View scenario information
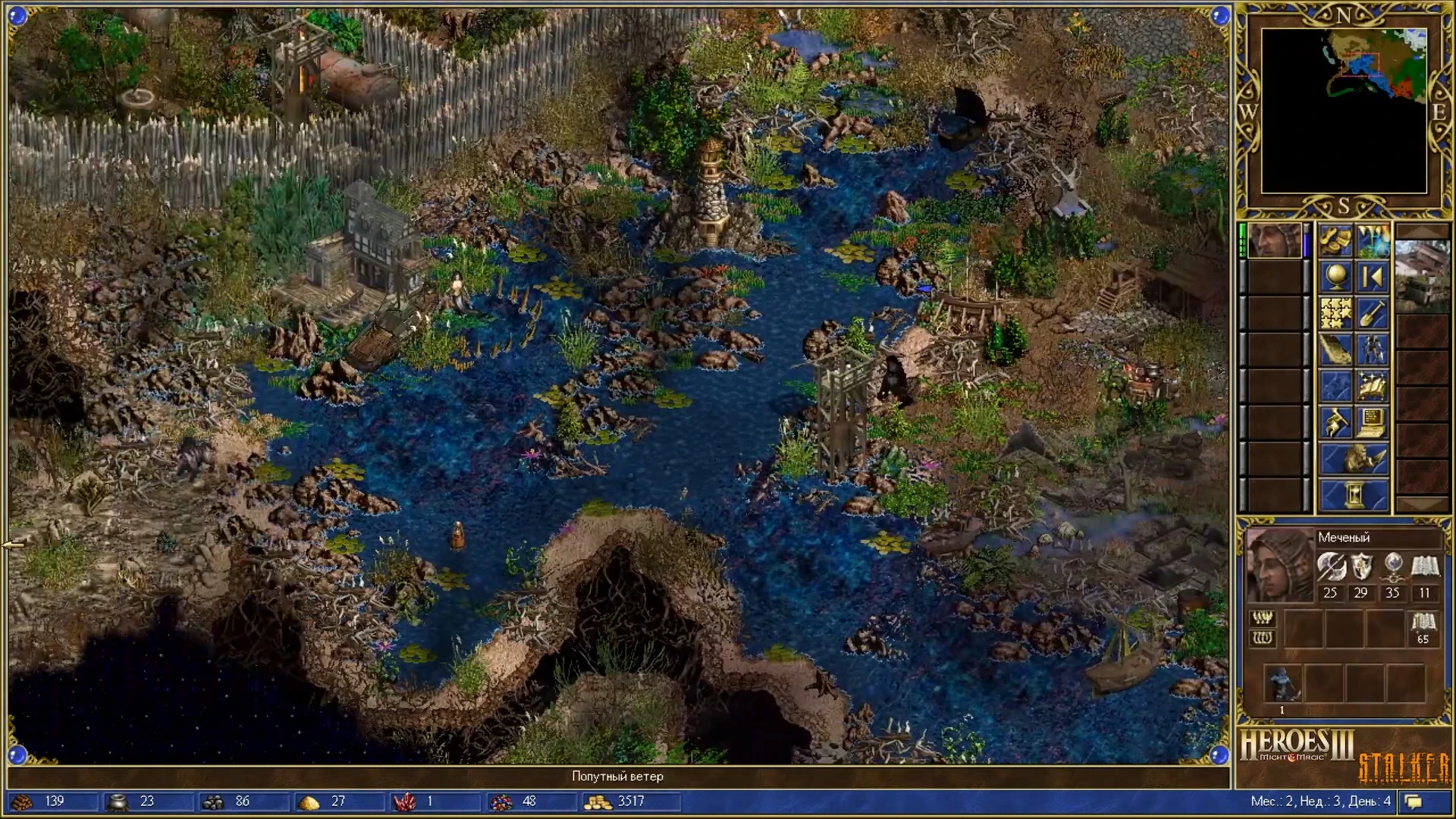This screenshot has width=1456, height=819. tap(1336, 348)
